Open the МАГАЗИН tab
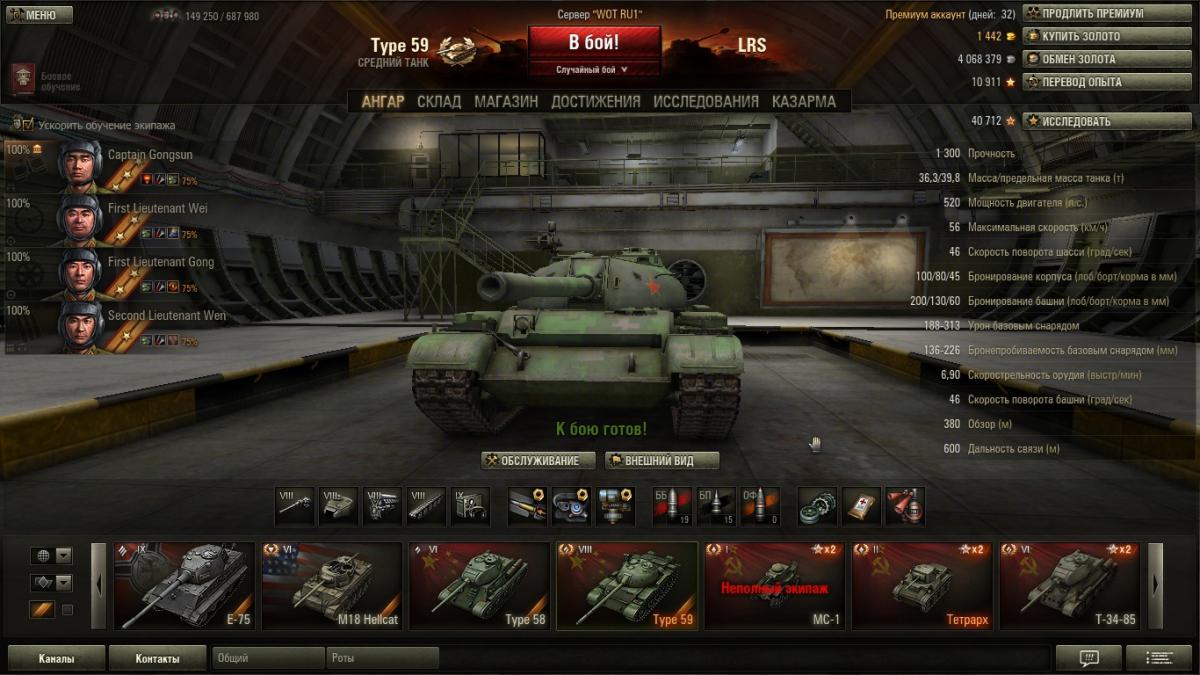Viewport: 1200px width, 675px height. tap(506, 101)
